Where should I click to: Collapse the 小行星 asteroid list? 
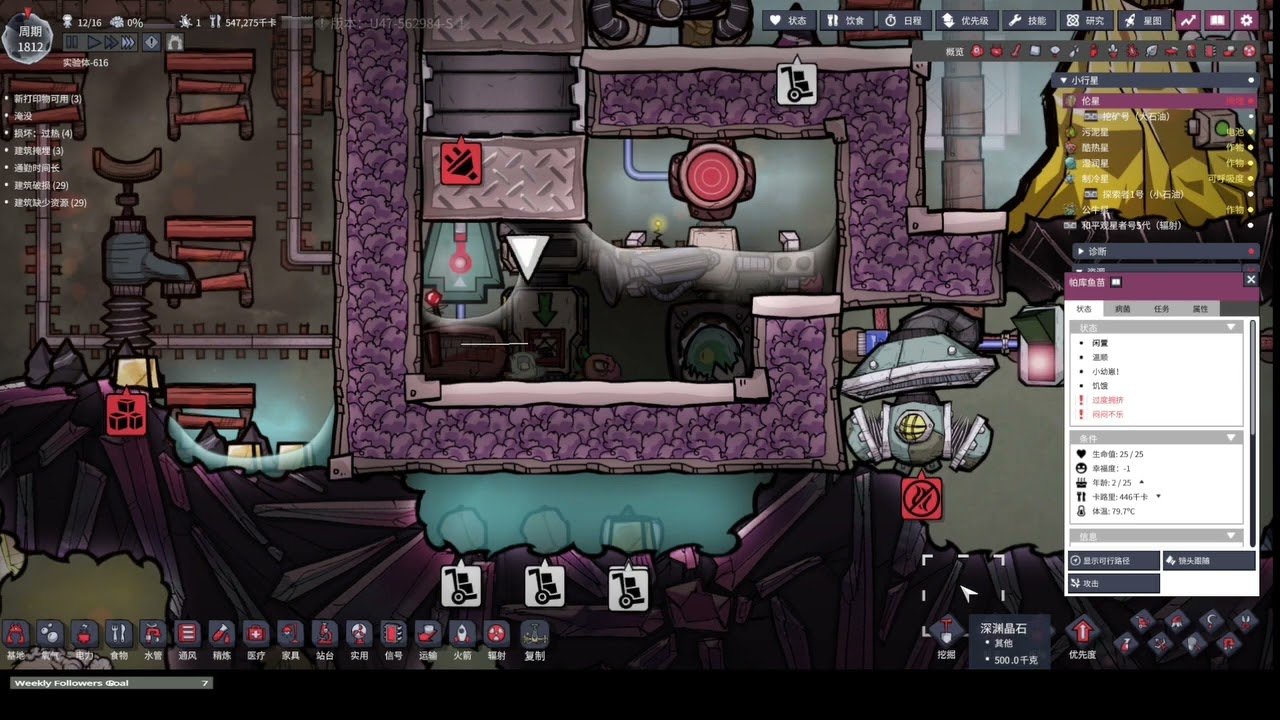(1063, 80)
